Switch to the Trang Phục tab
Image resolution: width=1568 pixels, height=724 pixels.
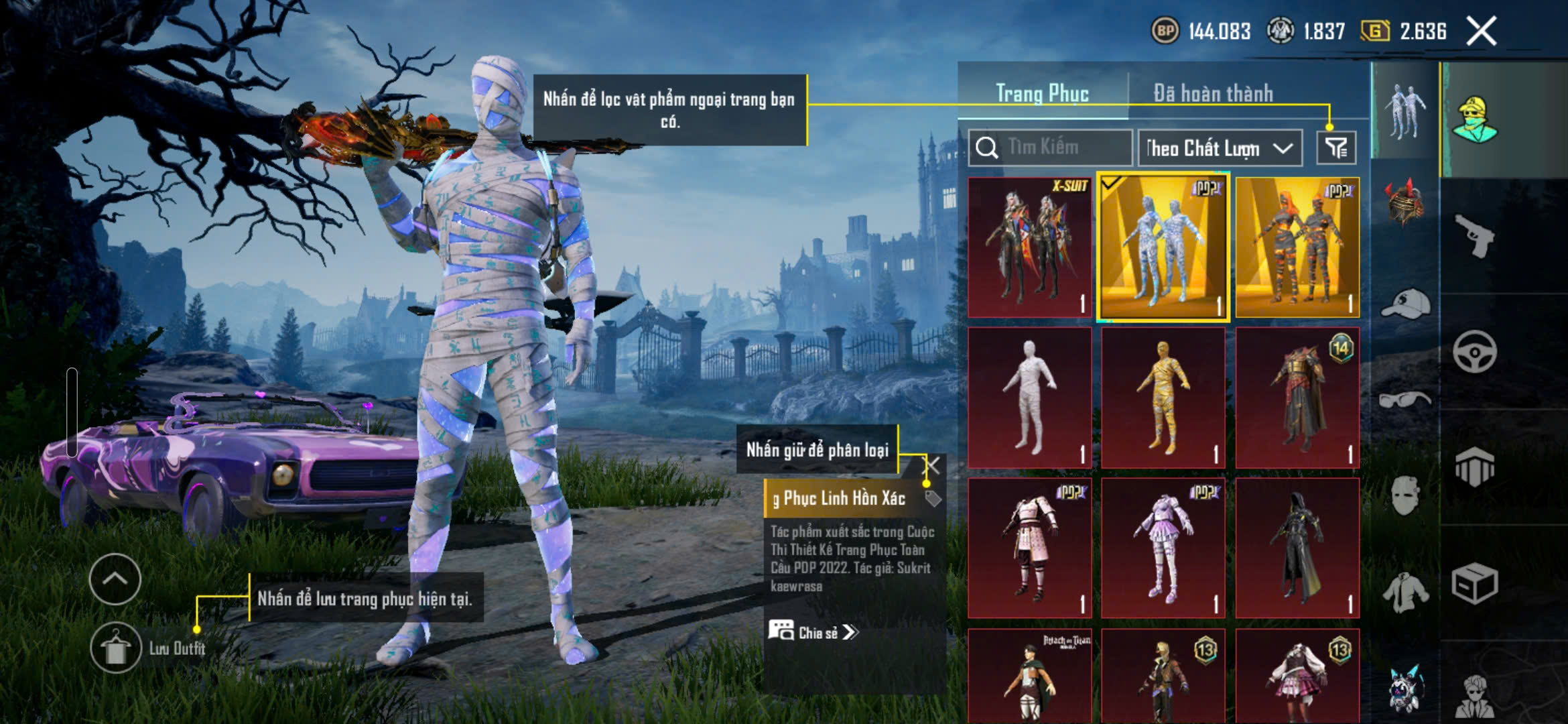click(x=1042, y=93)
